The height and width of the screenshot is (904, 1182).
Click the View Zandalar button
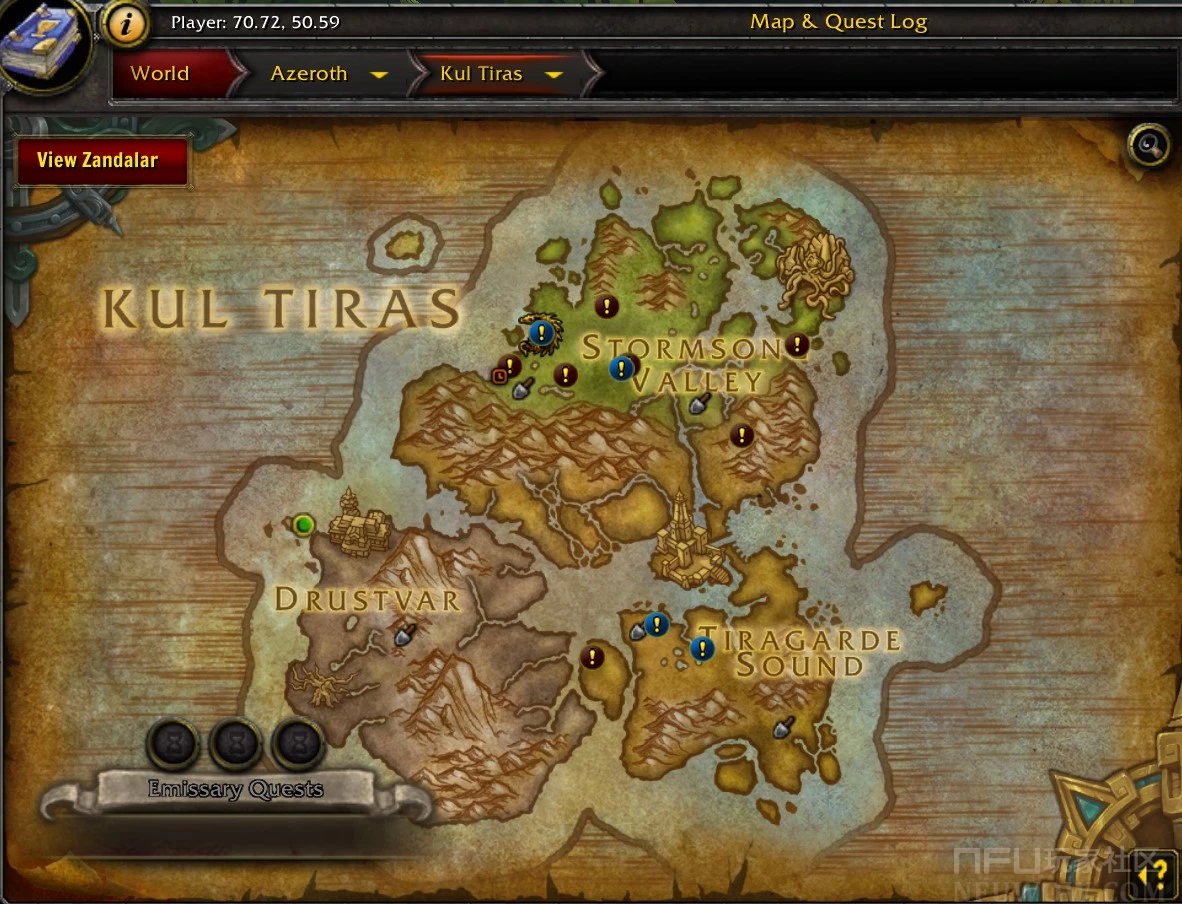101,160
